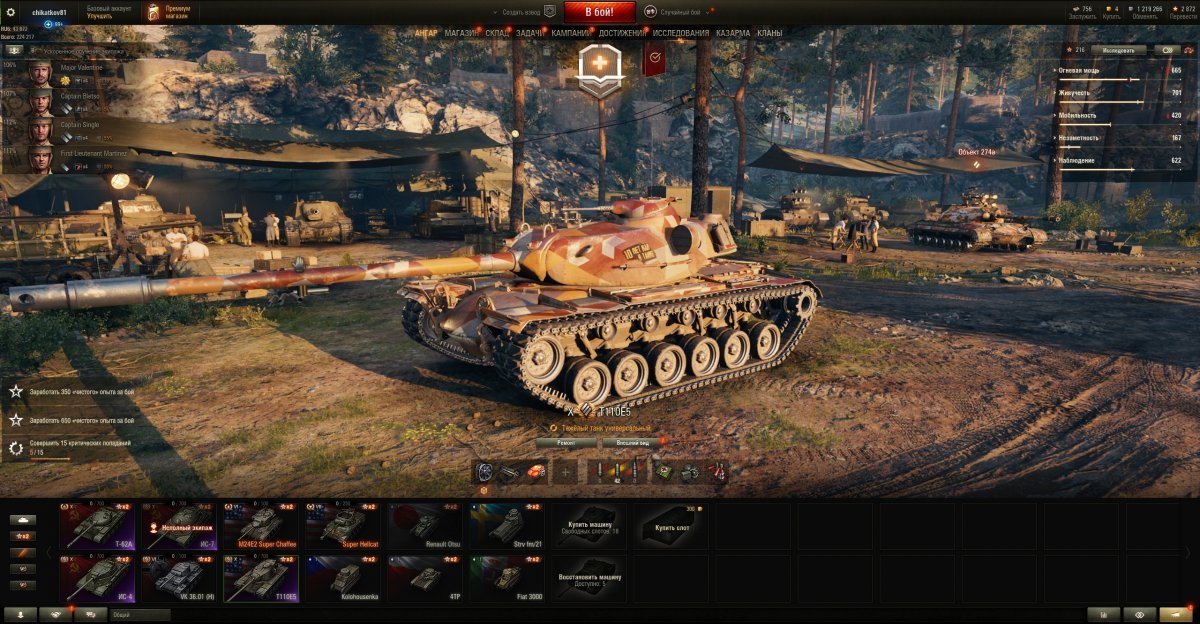Screen dimensions: 1200x624
Task: Click the Купить слот tile
Action: click(x=671, y=525)
